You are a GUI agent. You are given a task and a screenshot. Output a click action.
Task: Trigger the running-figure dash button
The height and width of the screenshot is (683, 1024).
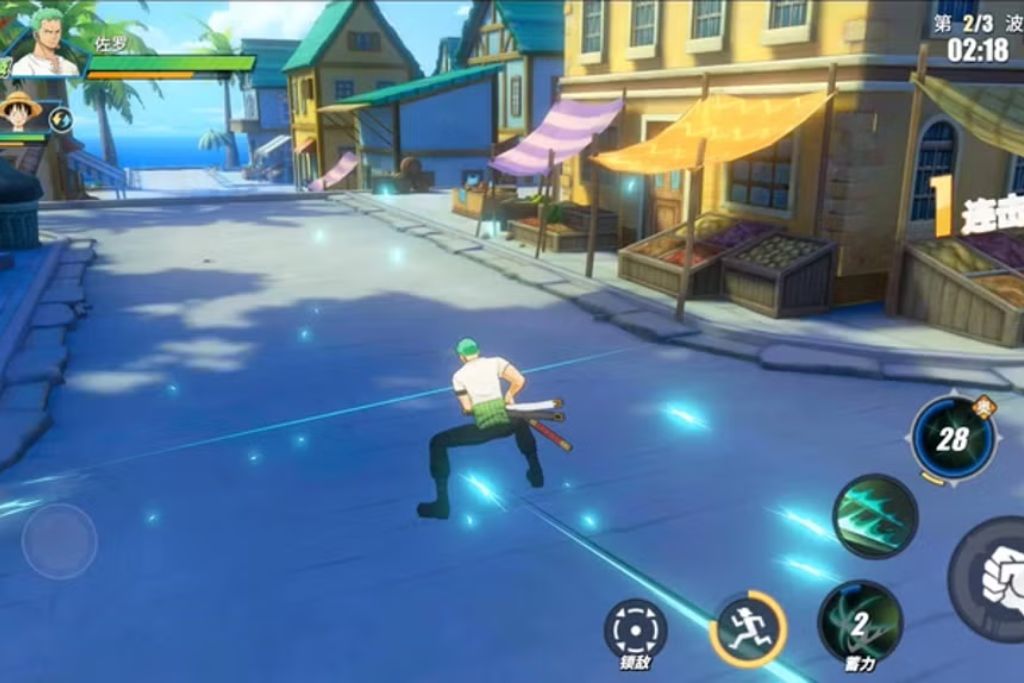pyautogui.click(x=748, y=629)
